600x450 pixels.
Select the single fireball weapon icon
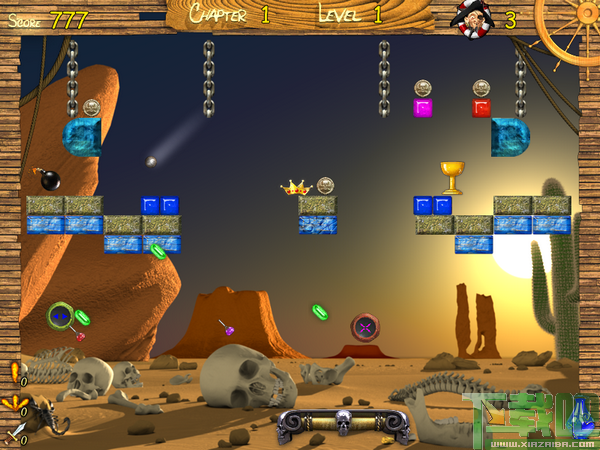14,372
